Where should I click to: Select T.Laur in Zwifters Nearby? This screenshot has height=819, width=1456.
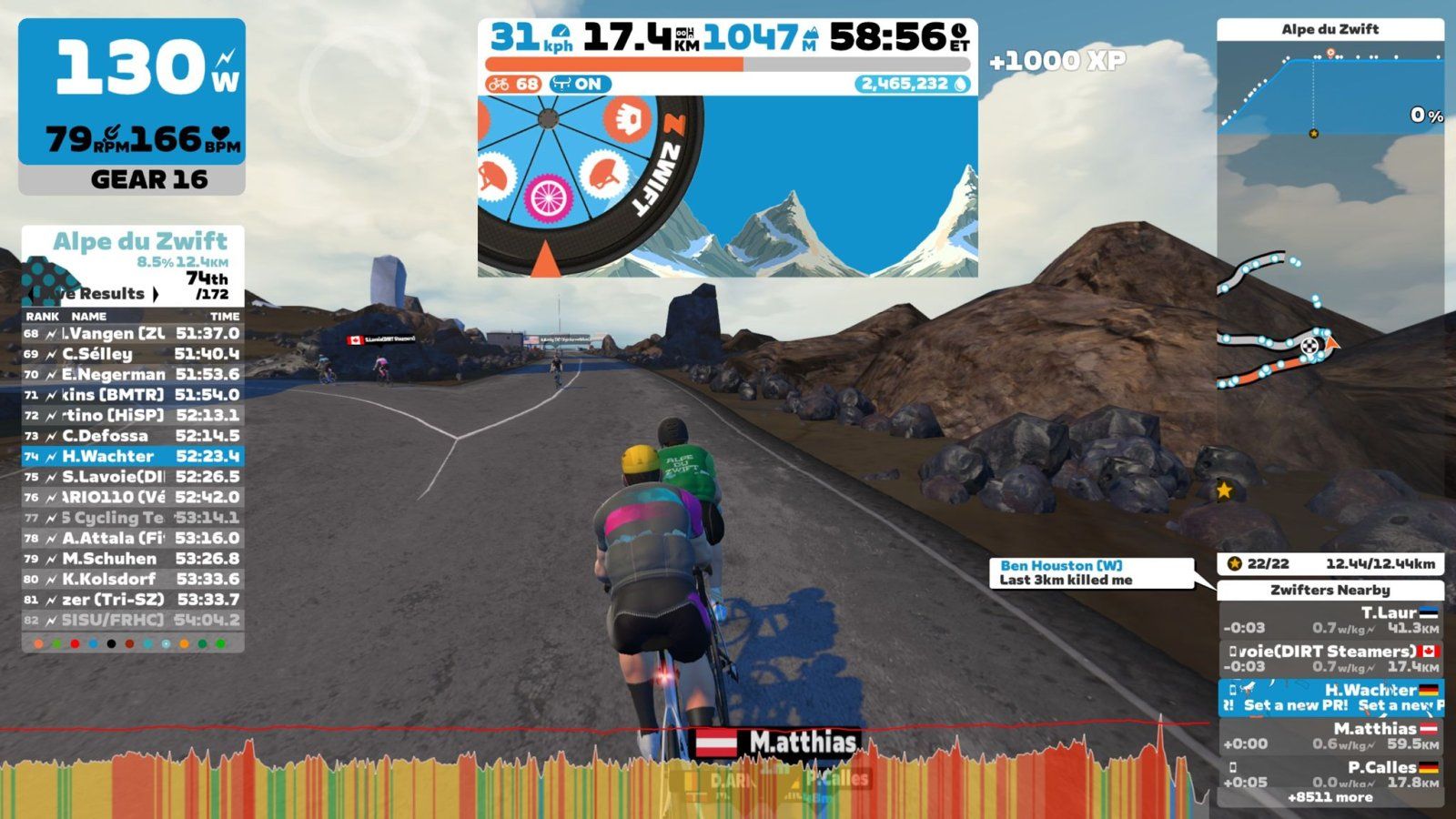(1330, 620)
